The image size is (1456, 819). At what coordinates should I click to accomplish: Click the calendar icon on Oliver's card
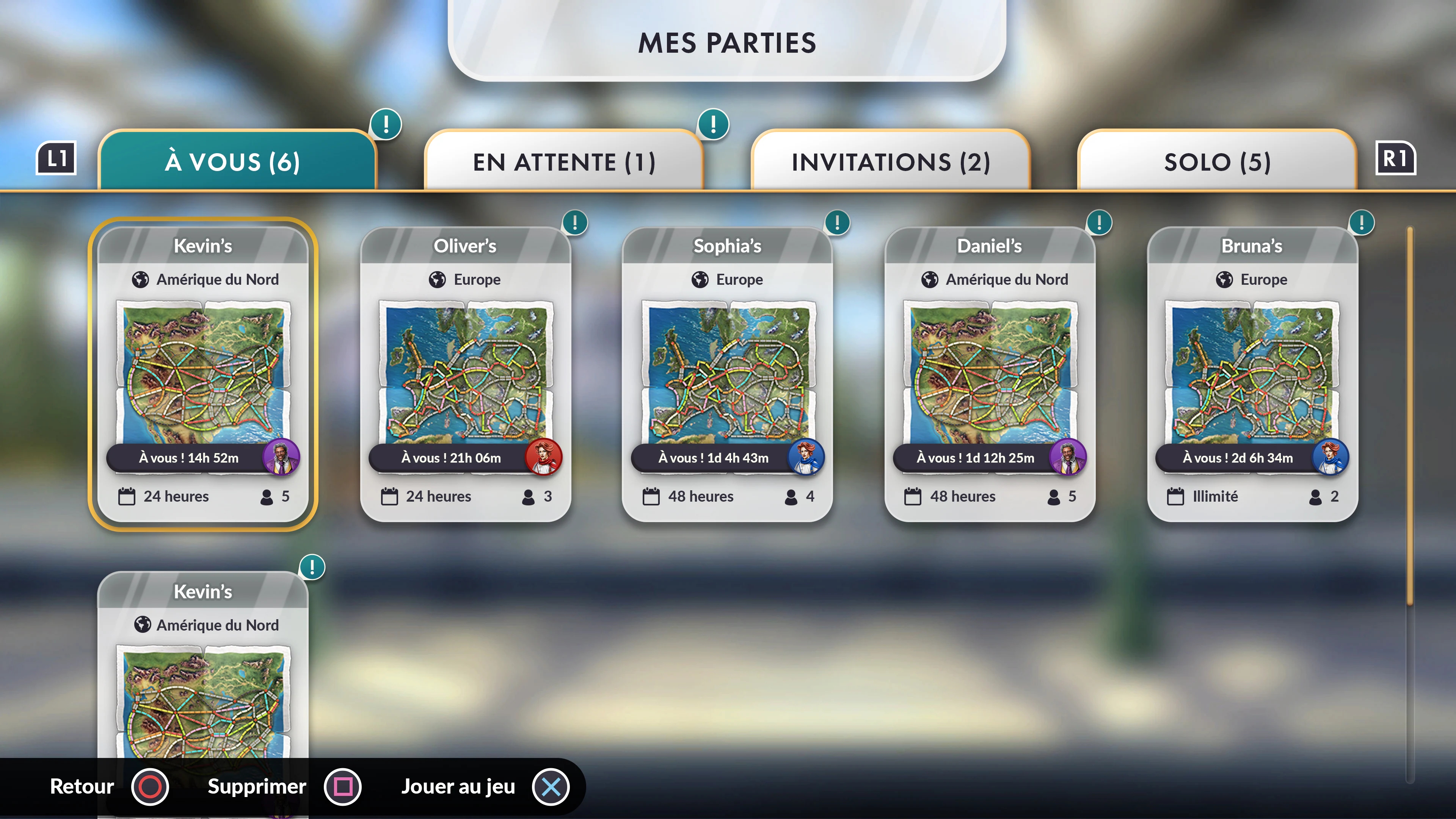[389, 496]
